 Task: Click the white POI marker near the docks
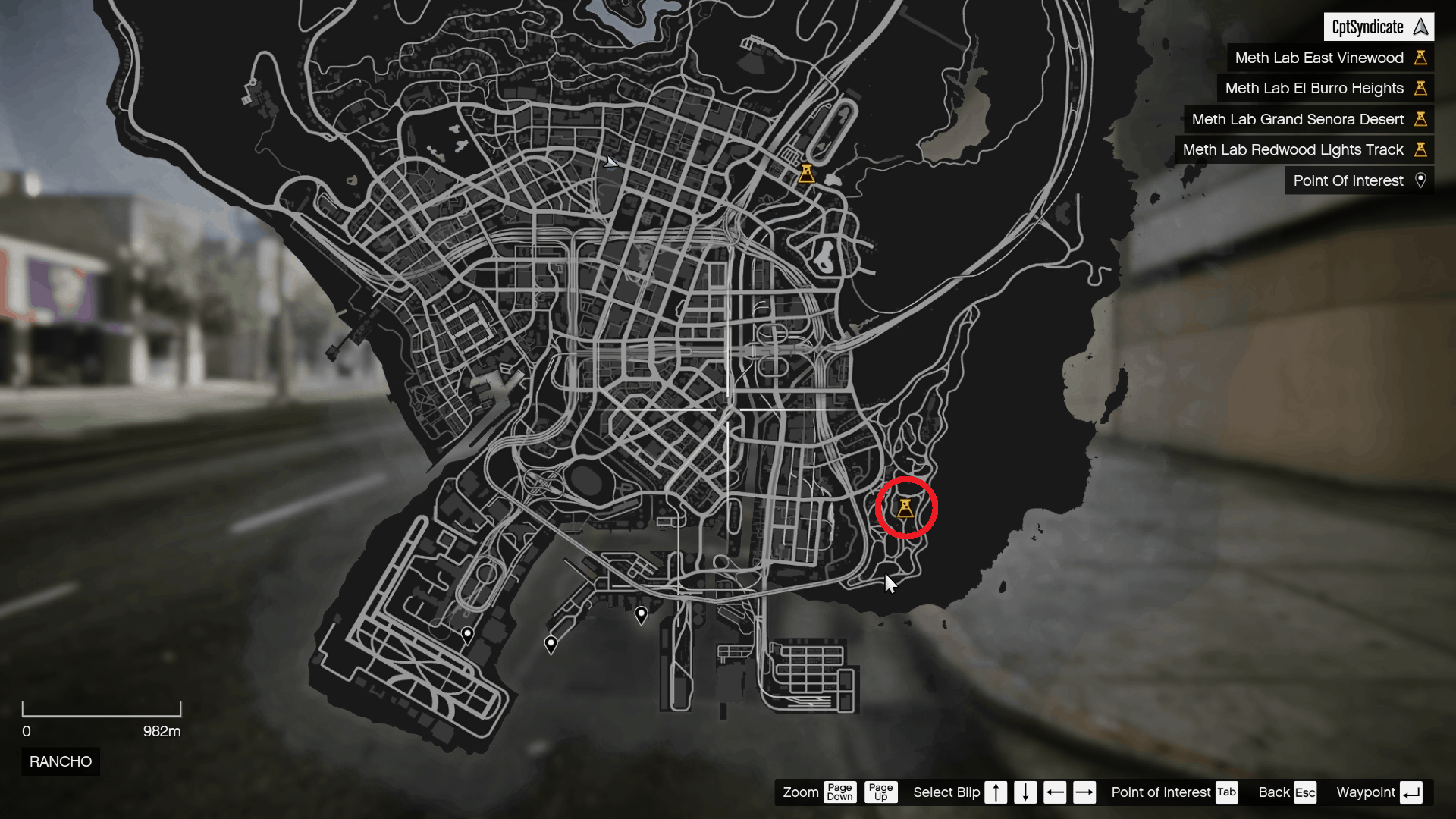coord(642,615)
